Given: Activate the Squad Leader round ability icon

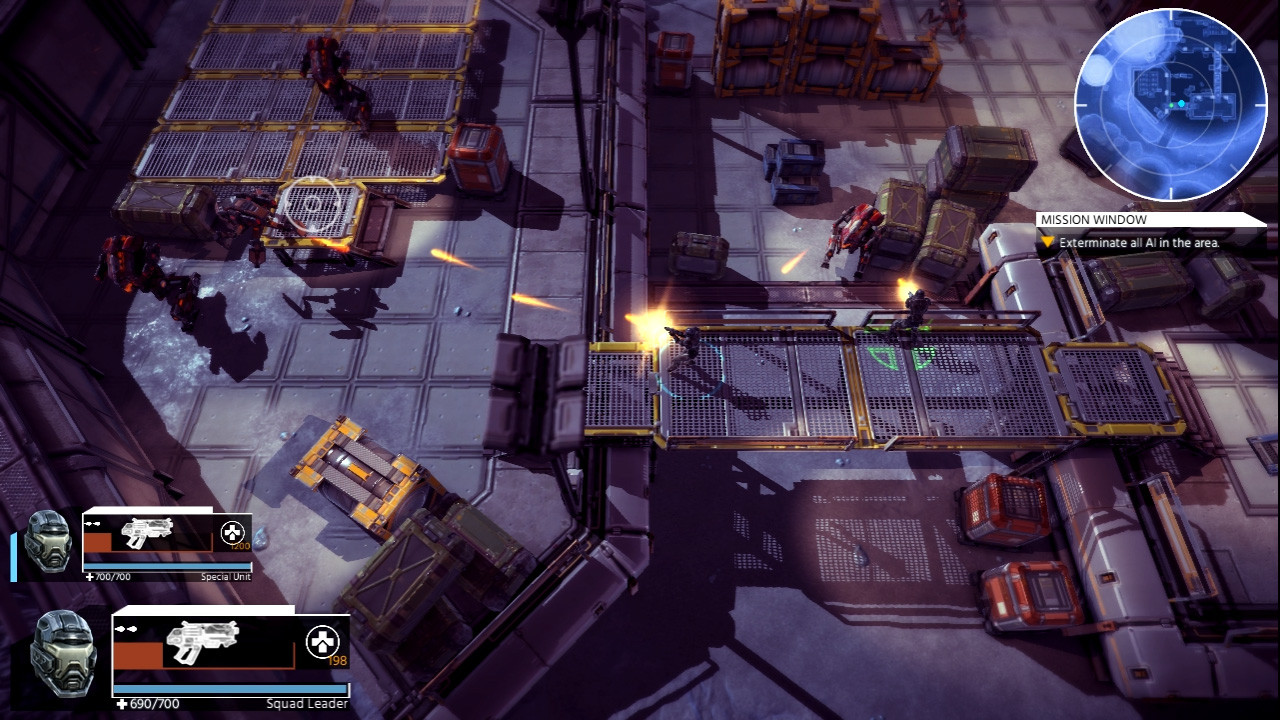Looking at the screenshot, I should click(x=322, y=641).
